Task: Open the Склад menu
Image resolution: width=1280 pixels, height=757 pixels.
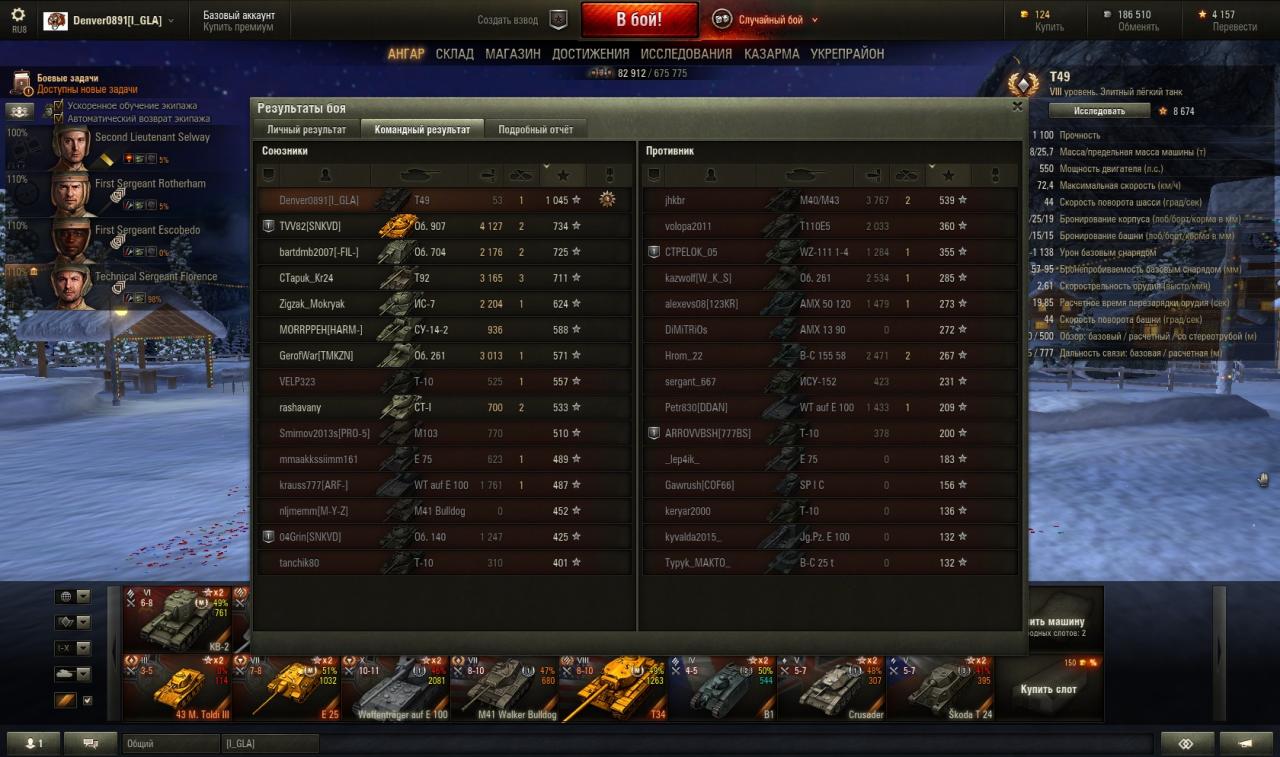Action: coord(454,54)
